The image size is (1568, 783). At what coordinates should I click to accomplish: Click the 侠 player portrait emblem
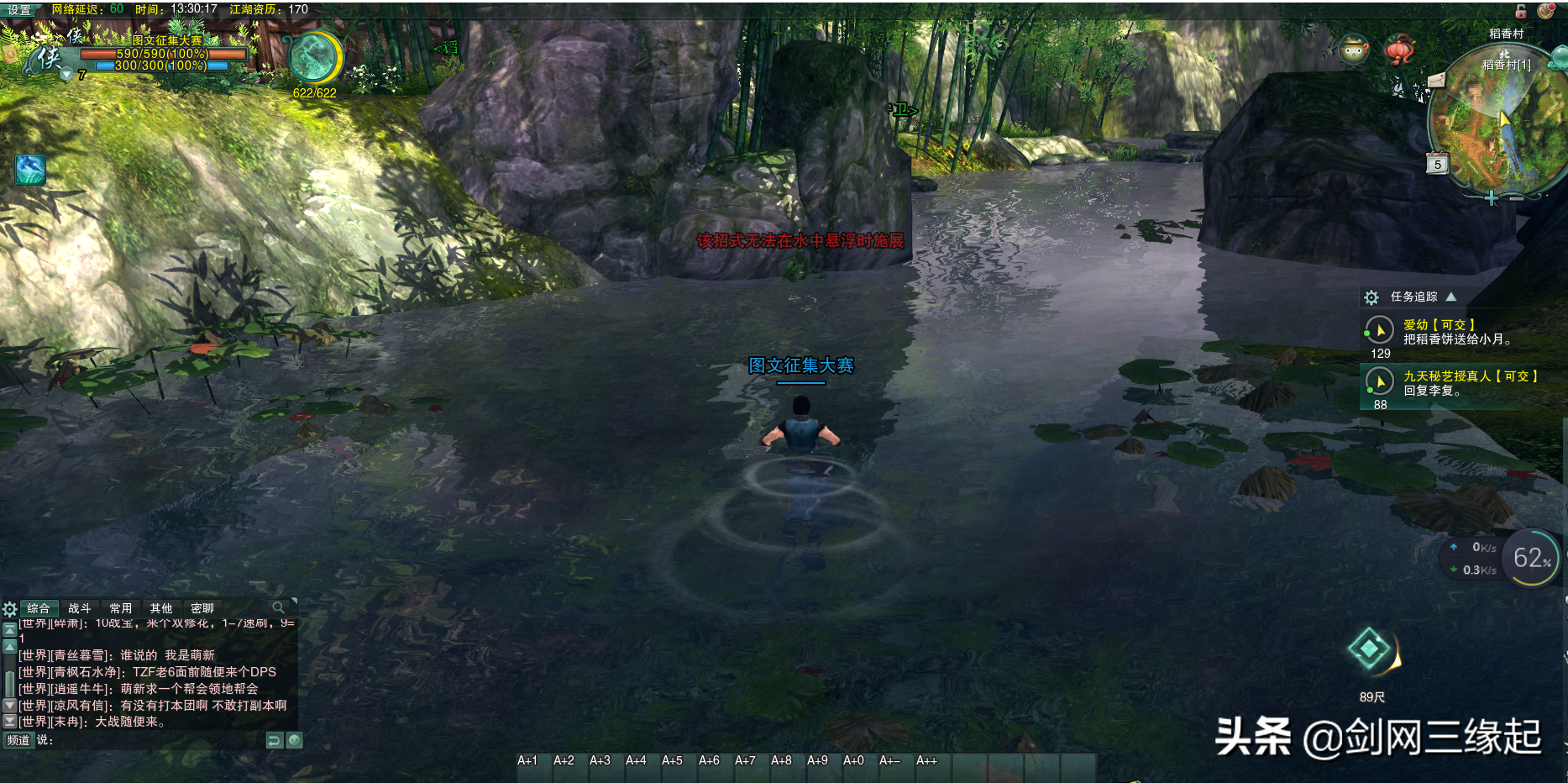[49, 58]
